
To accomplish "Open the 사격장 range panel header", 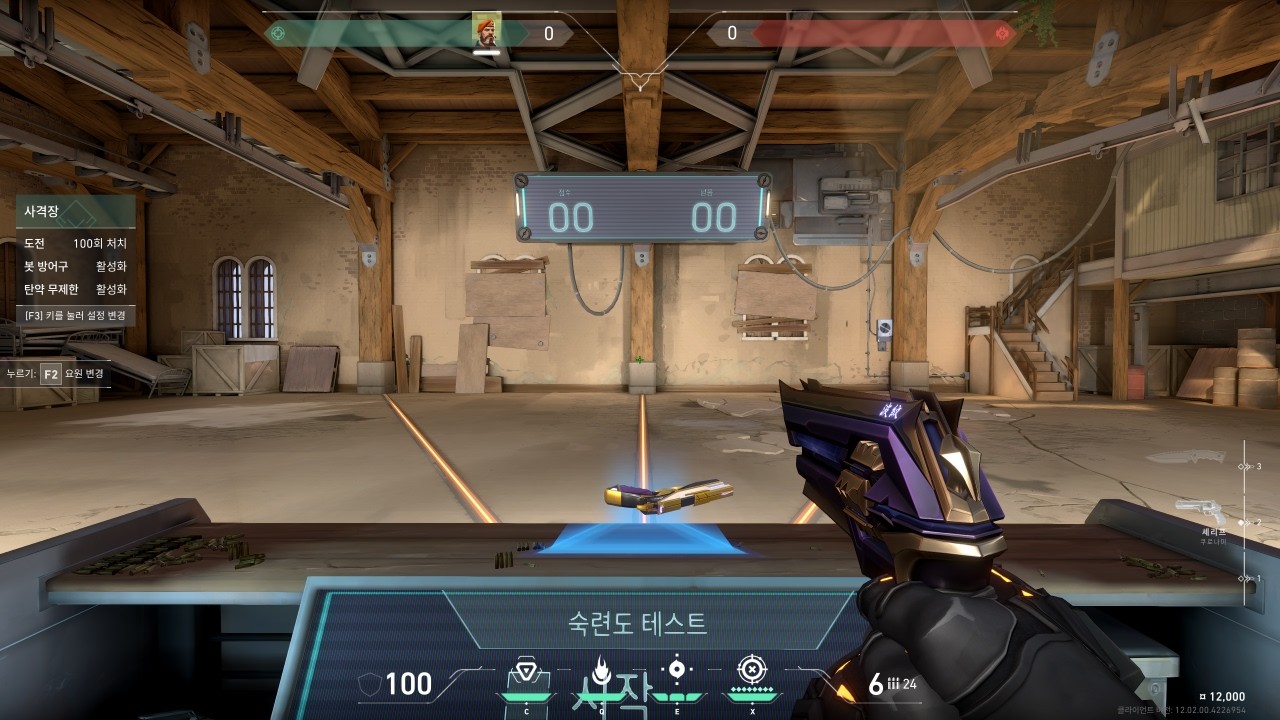I will 76,211.
